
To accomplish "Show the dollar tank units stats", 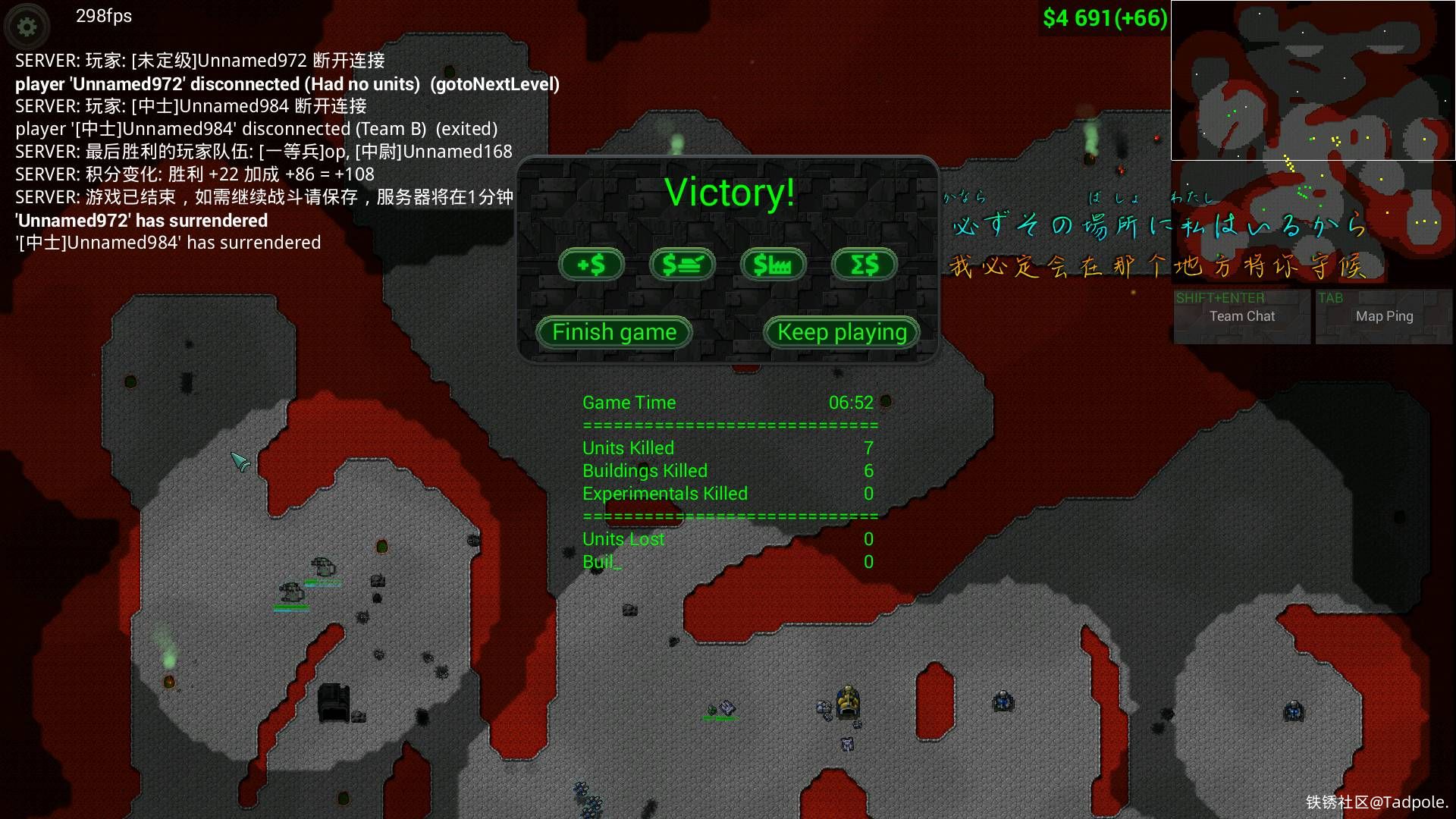I will pyautogui.click(x=682, y=265).
